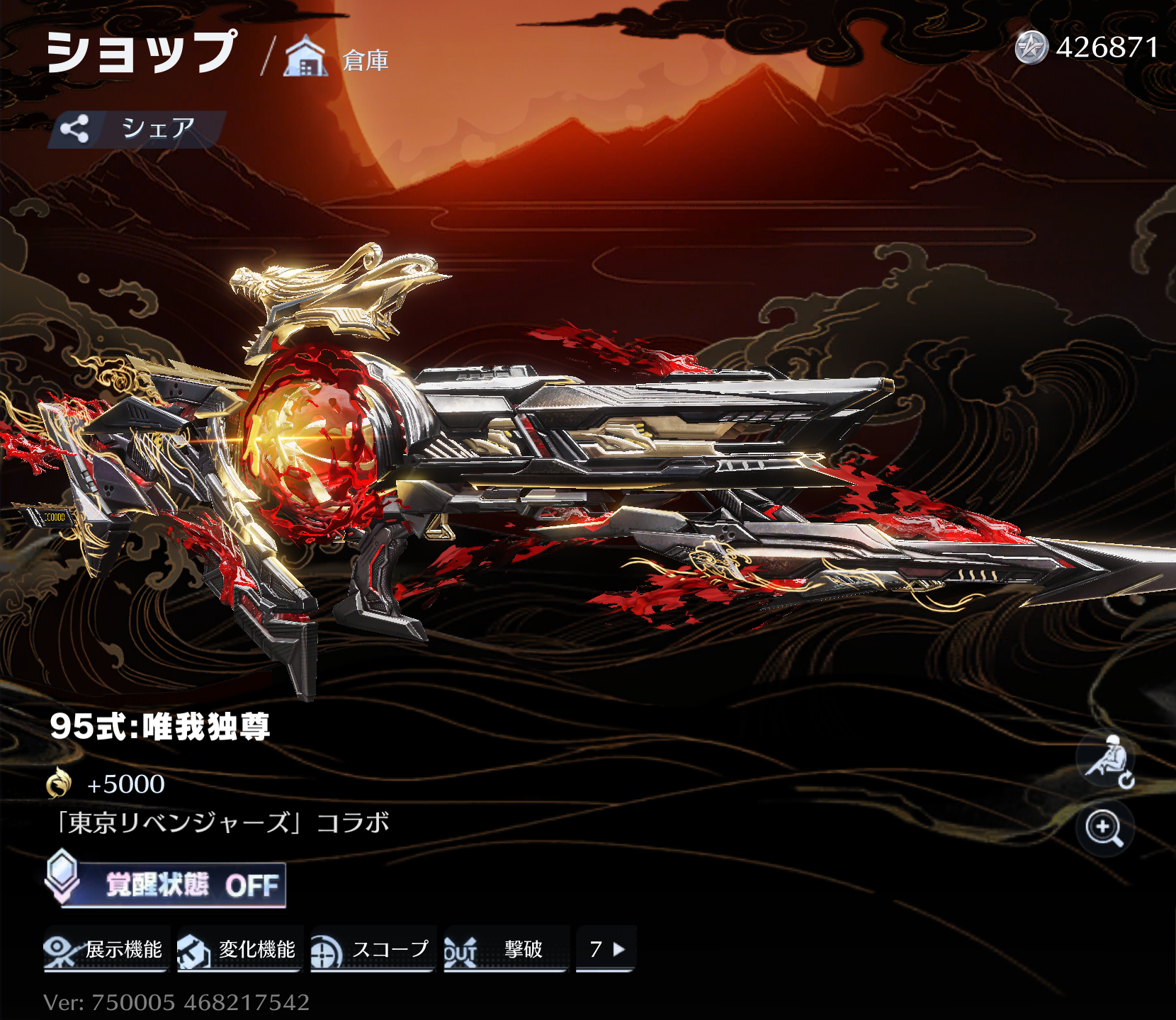The image size is (1176, 1020).
Task: Show the 撃破 kill effect feature
Action: 506,949
